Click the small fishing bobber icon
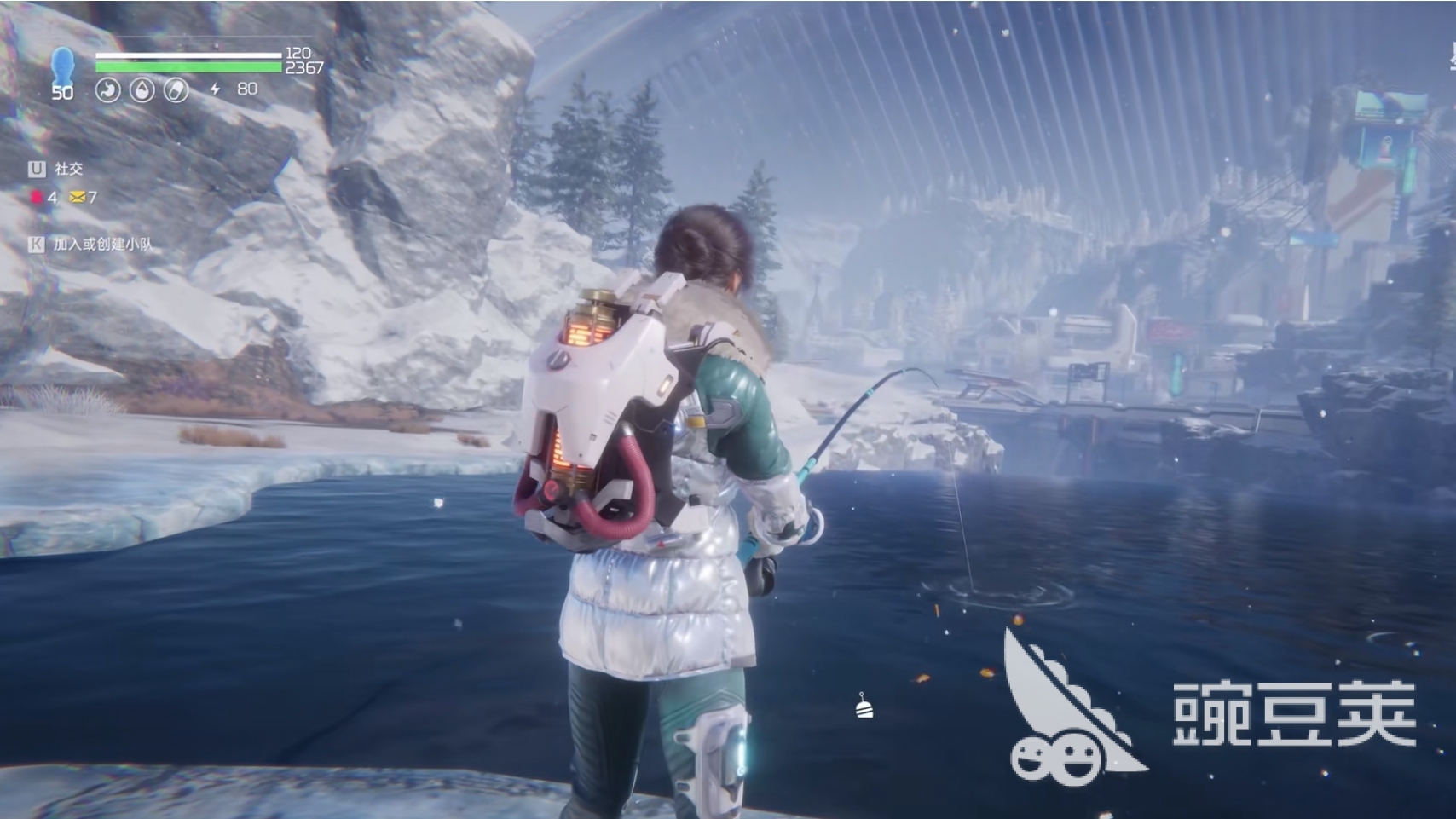The height and width of the screenshot is (819, 1456). coord(864,706)
